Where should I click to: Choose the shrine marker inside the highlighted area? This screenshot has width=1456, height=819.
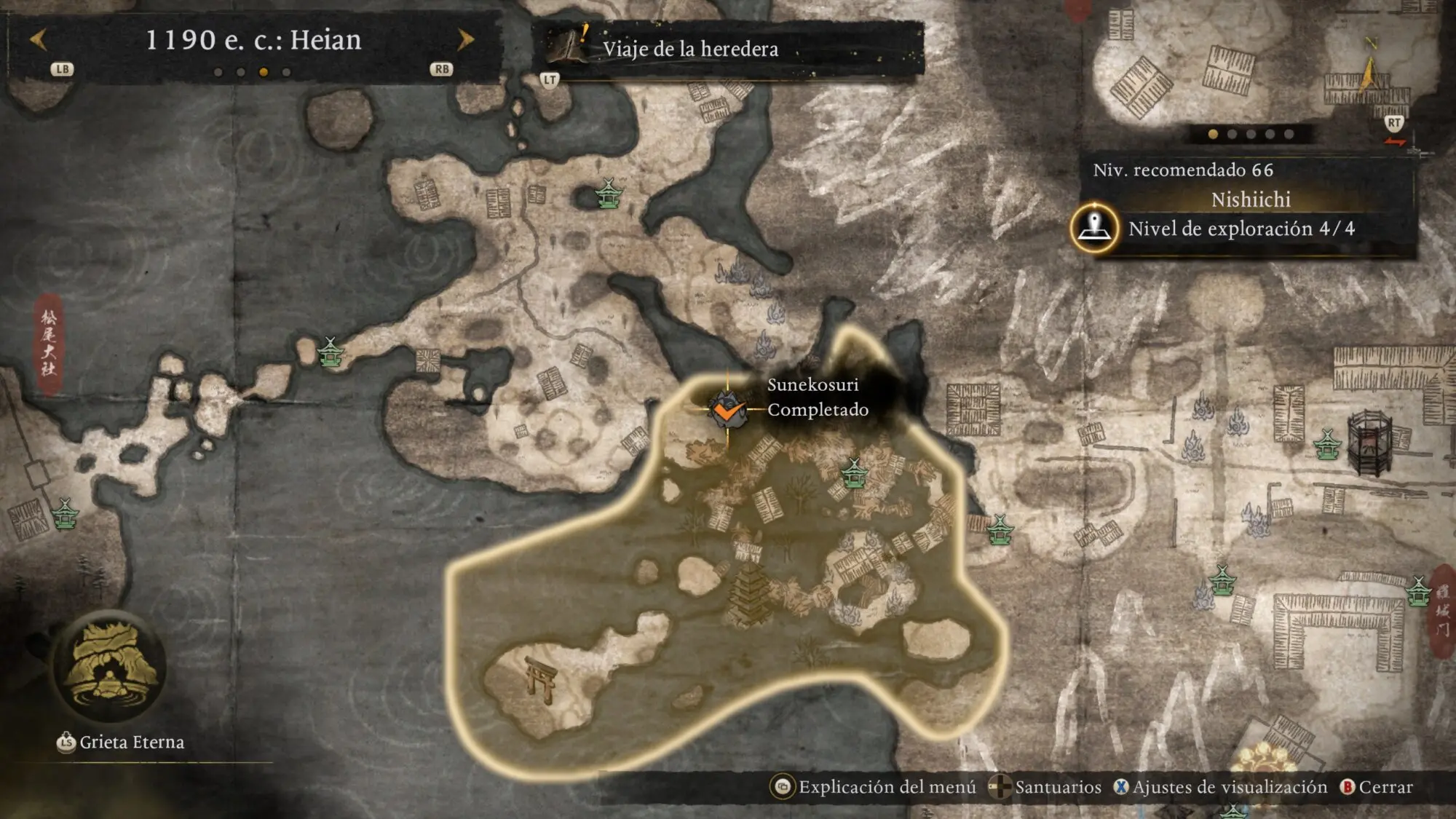[x=854, y=473]
